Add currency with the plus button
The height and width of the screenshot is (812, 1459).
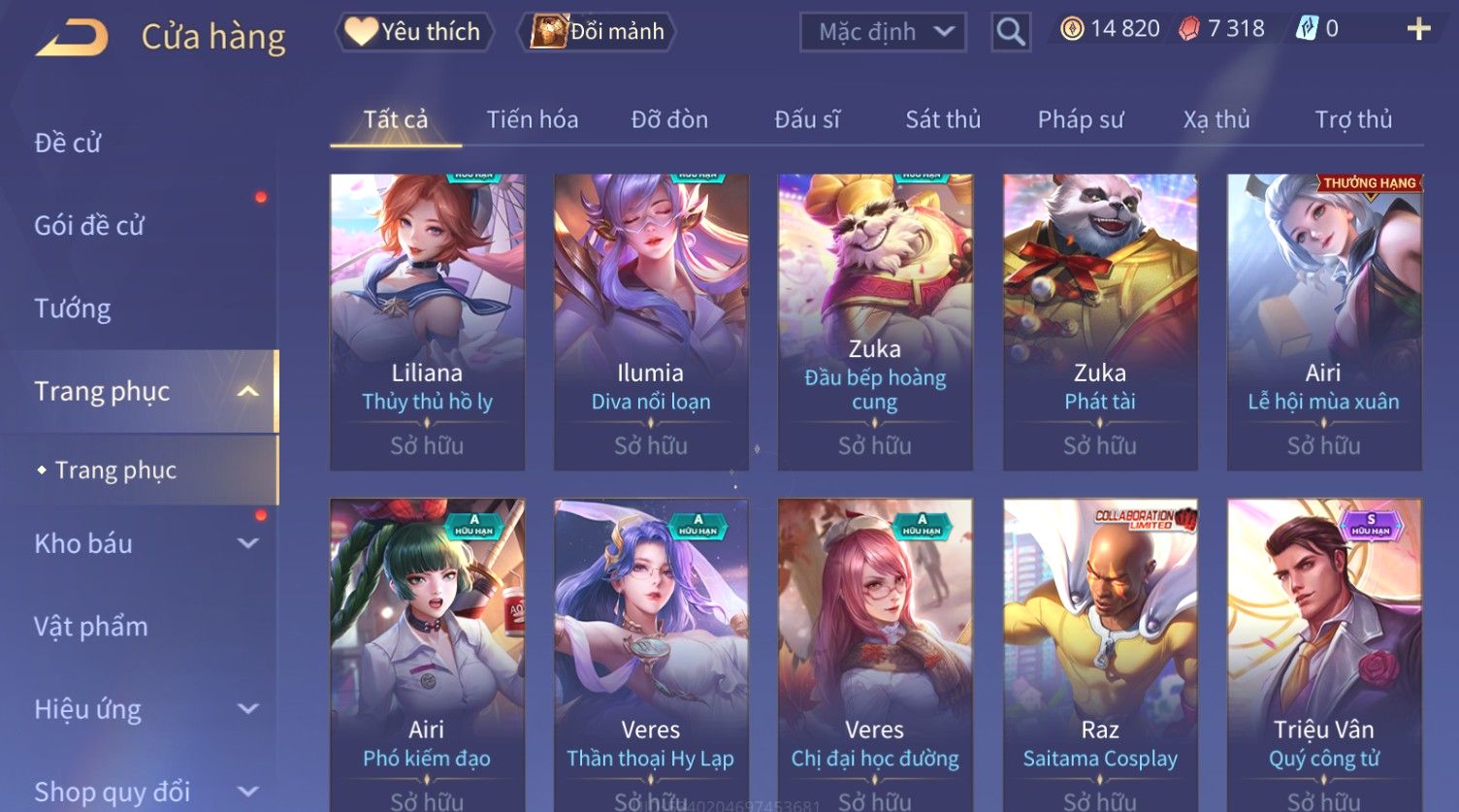point(1418,29)
